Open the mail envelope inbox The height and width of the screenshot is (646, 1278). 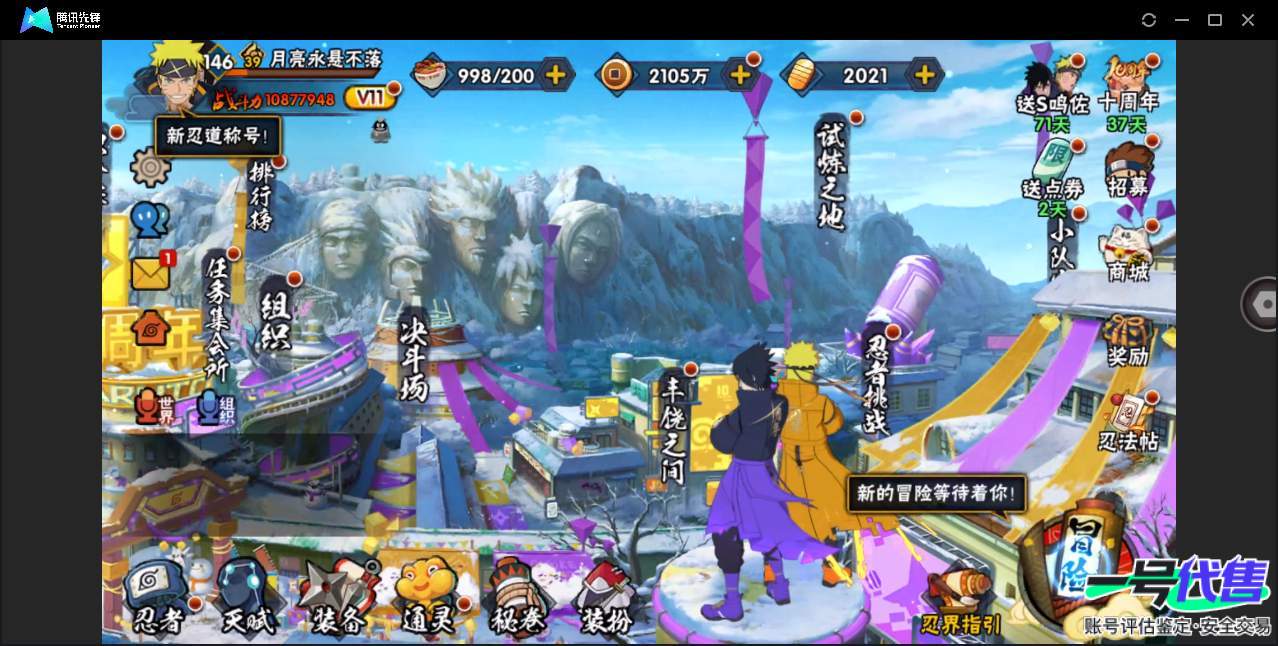click(x=151, y=273)
